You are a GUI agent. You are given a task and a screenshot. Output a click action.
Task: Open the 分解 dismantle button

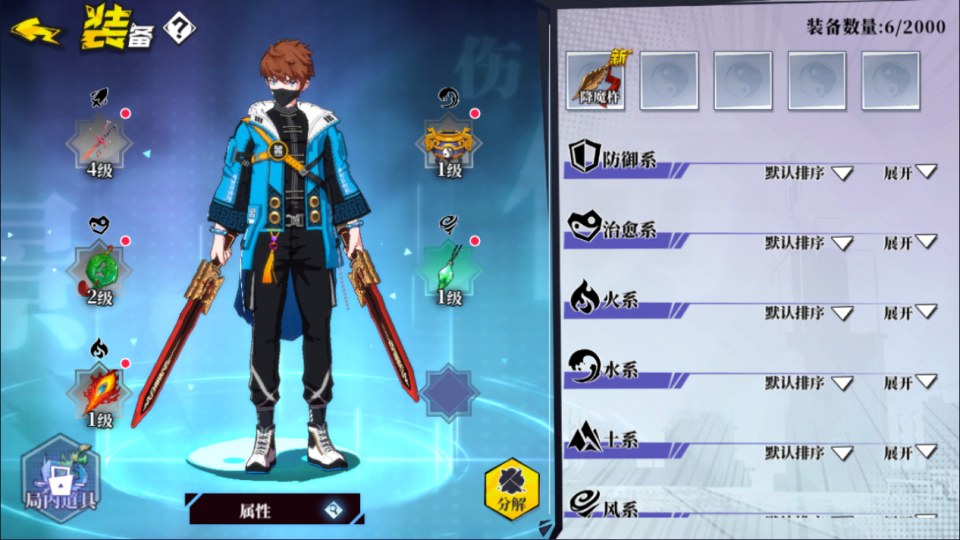pos(511,486)
